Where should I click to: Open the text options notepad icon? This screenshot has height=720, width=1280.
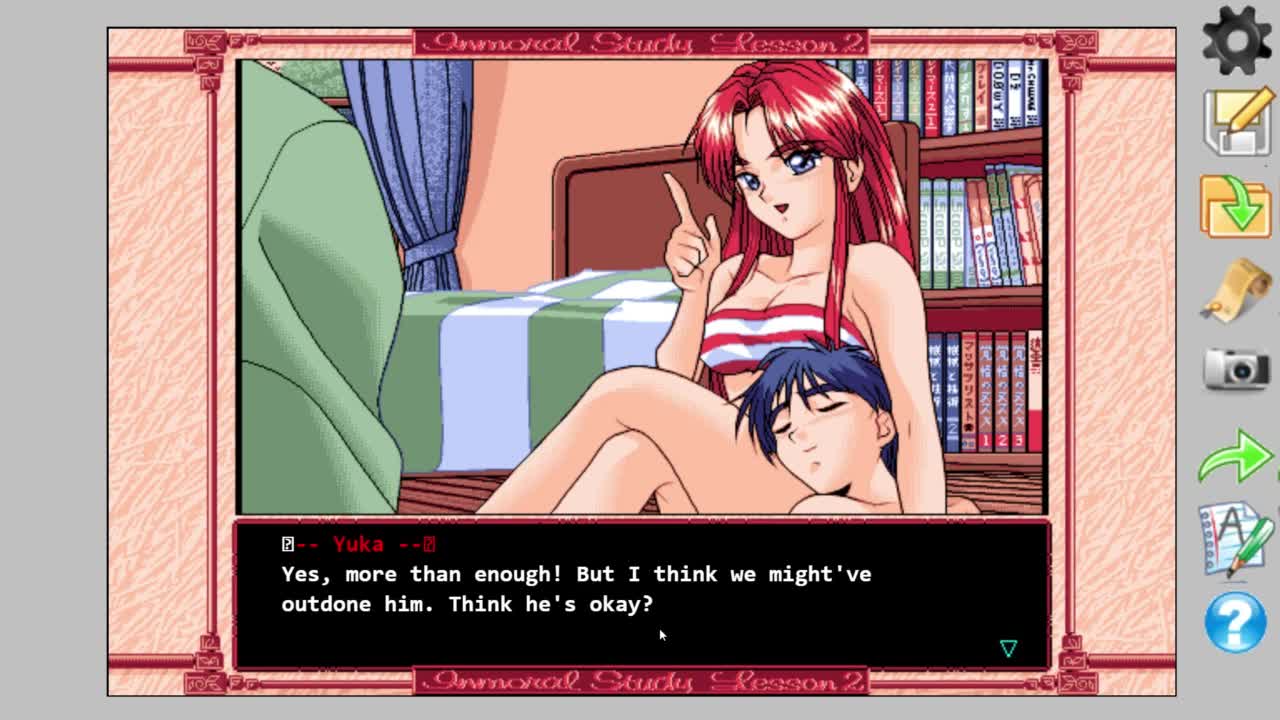tap(1236, 539)
